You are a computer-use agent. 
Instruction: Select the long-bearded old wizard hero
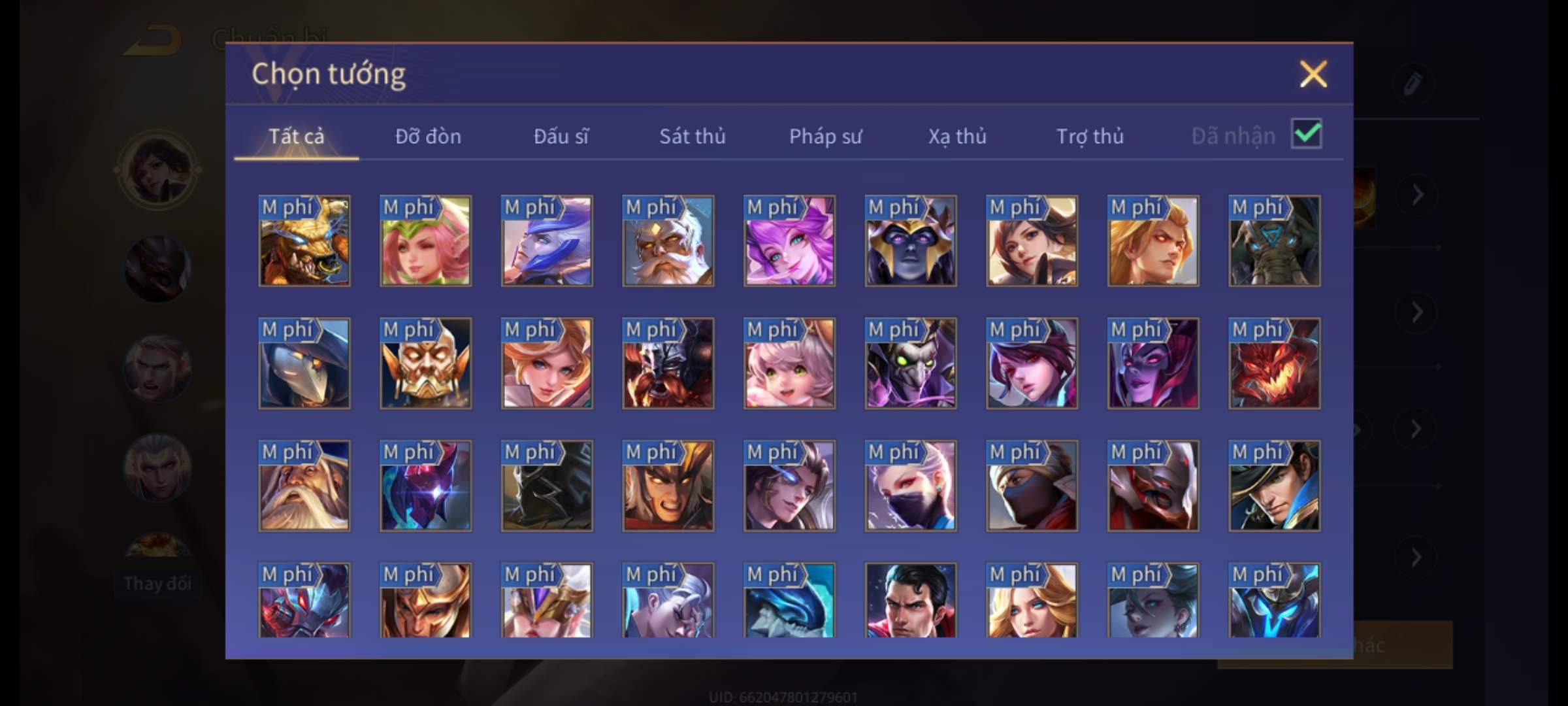tap(304, 486)
